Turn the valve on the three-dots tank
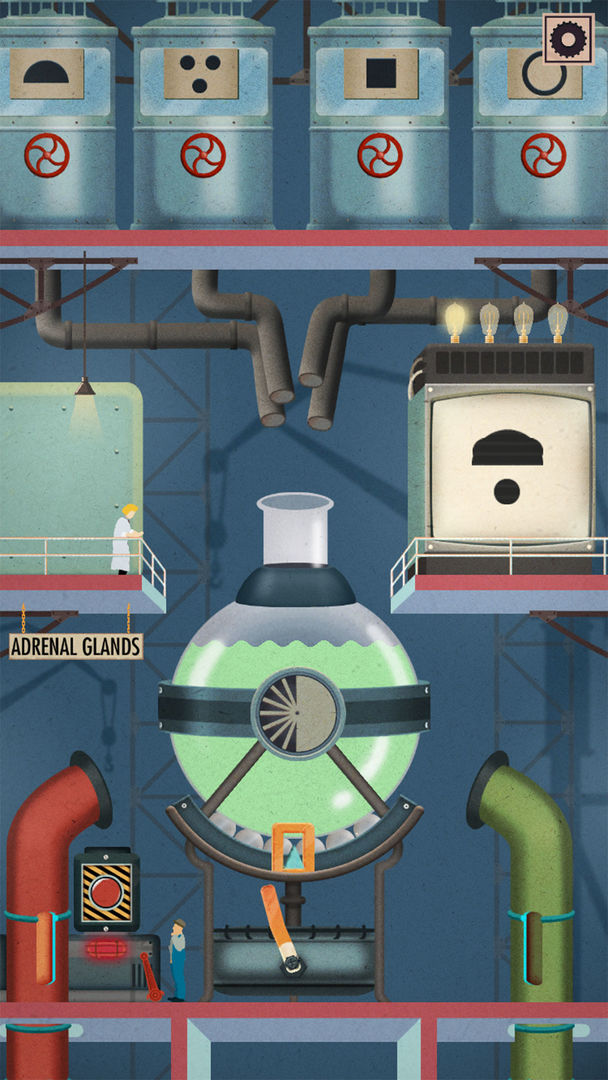Viewport: 608px width, 1080px height. pos(203,155)
